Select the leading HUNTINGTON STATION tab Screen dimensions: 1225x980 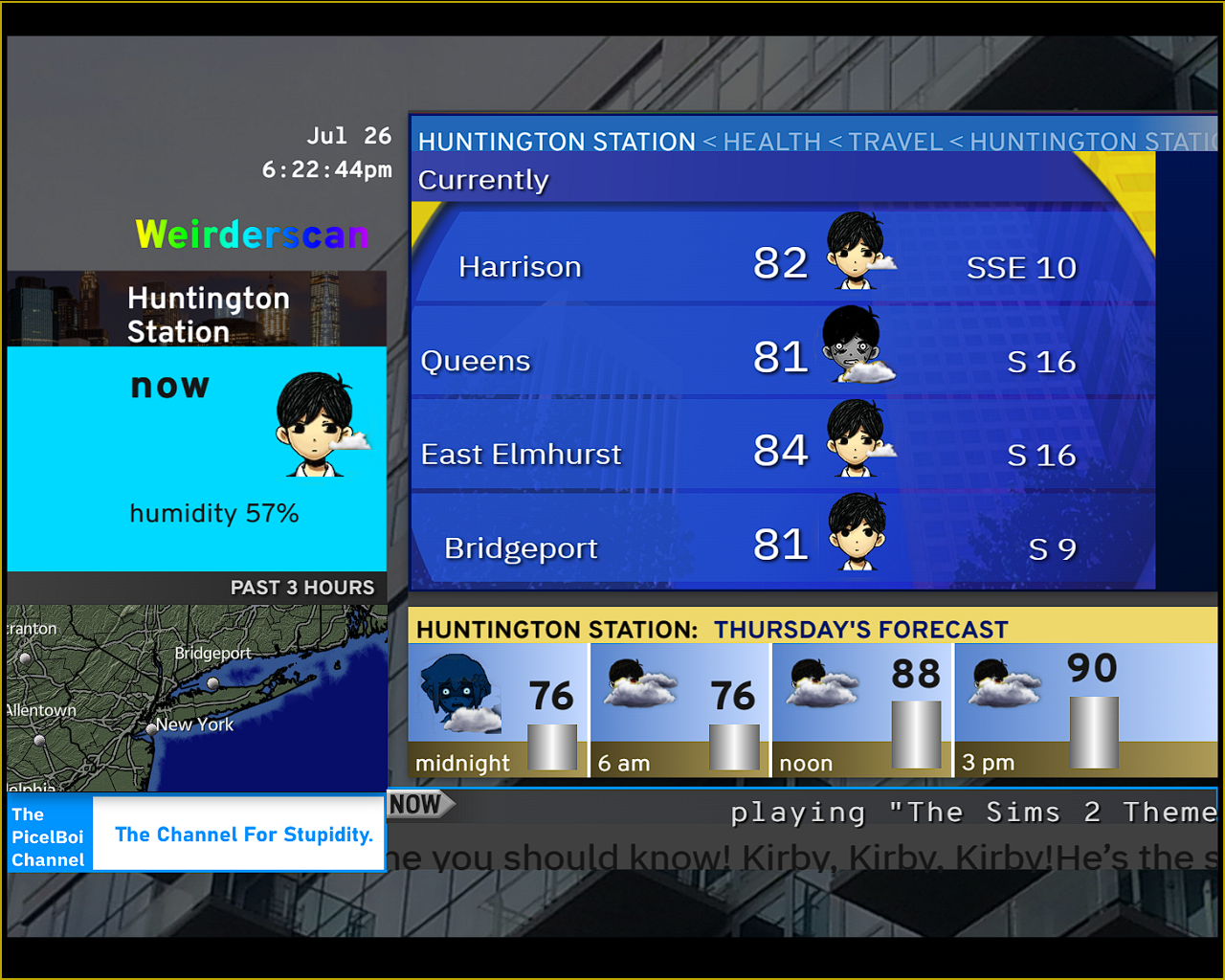[x=556, y=142]
